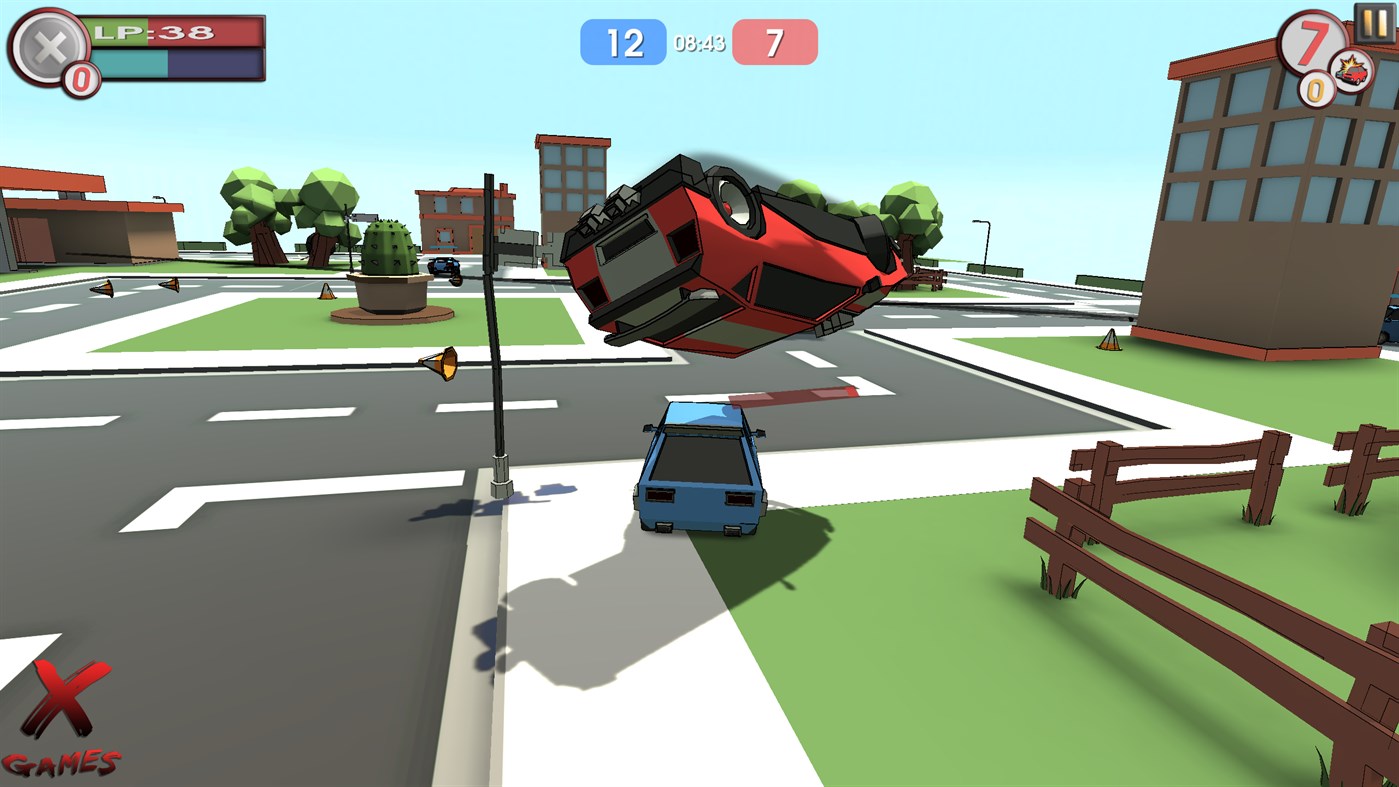Click the blue team score 12
The height and width of the screenshot is (787, 1399).
pos(625,40)
